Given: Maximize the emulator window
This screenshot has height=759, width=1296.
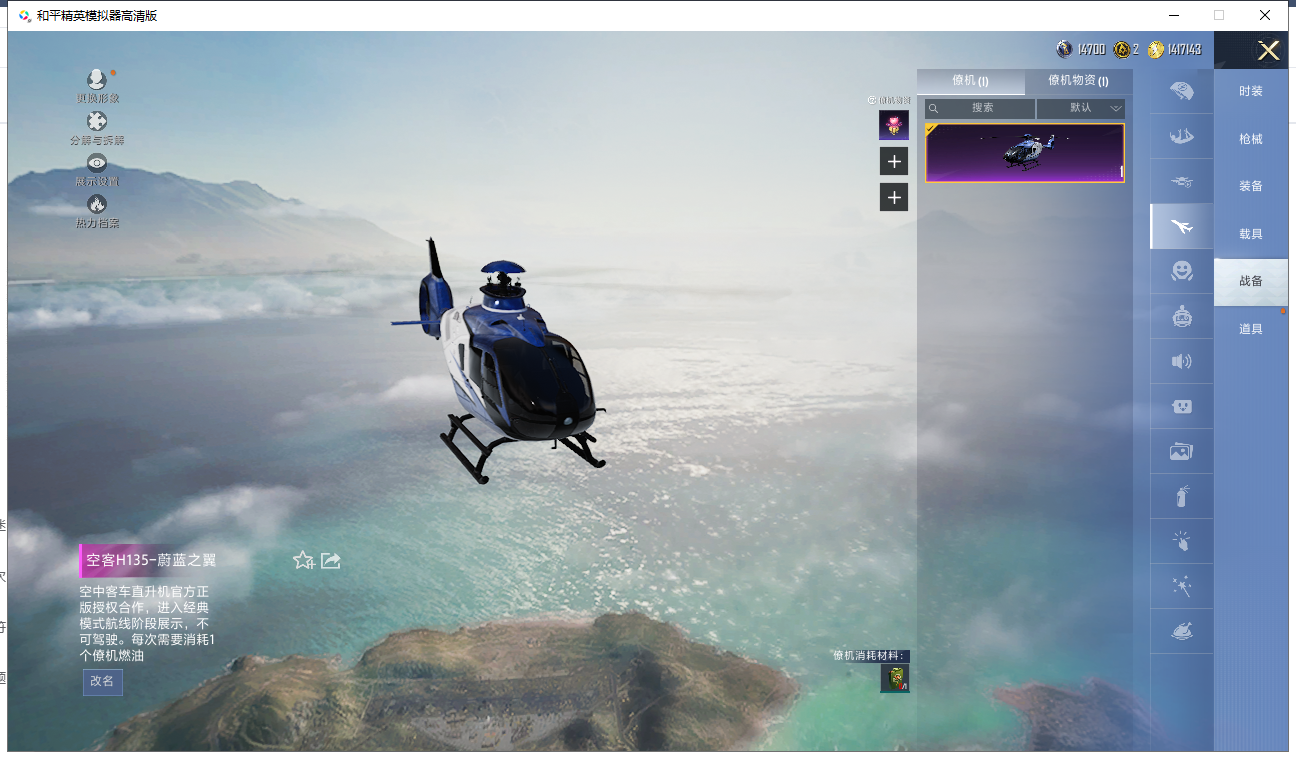Looking at the screenshot, I should [x=1218, y=15].
